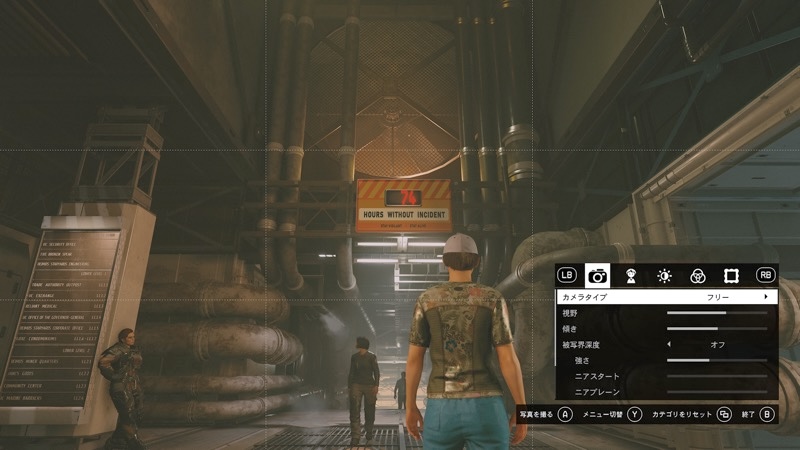Adjust the 視野 field-of-view slider
Image resolution: width=800 pixels, height=450 pixels.
pos(716,313)
